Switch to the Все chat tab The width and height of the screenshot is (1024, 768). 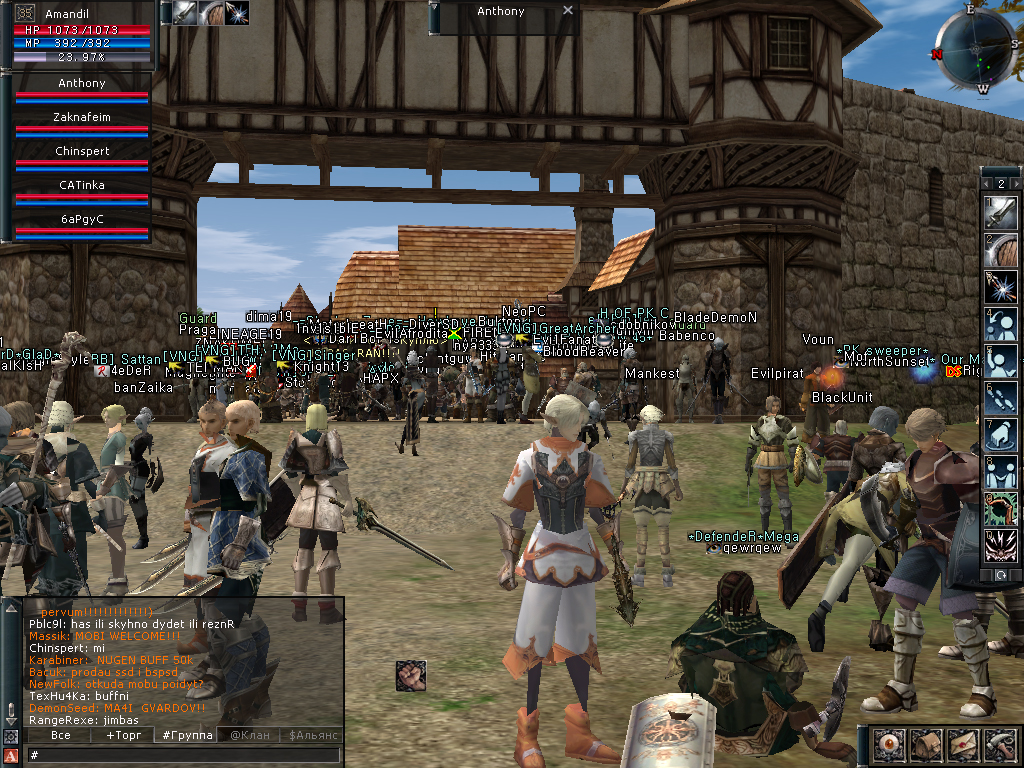click(60, 735)
